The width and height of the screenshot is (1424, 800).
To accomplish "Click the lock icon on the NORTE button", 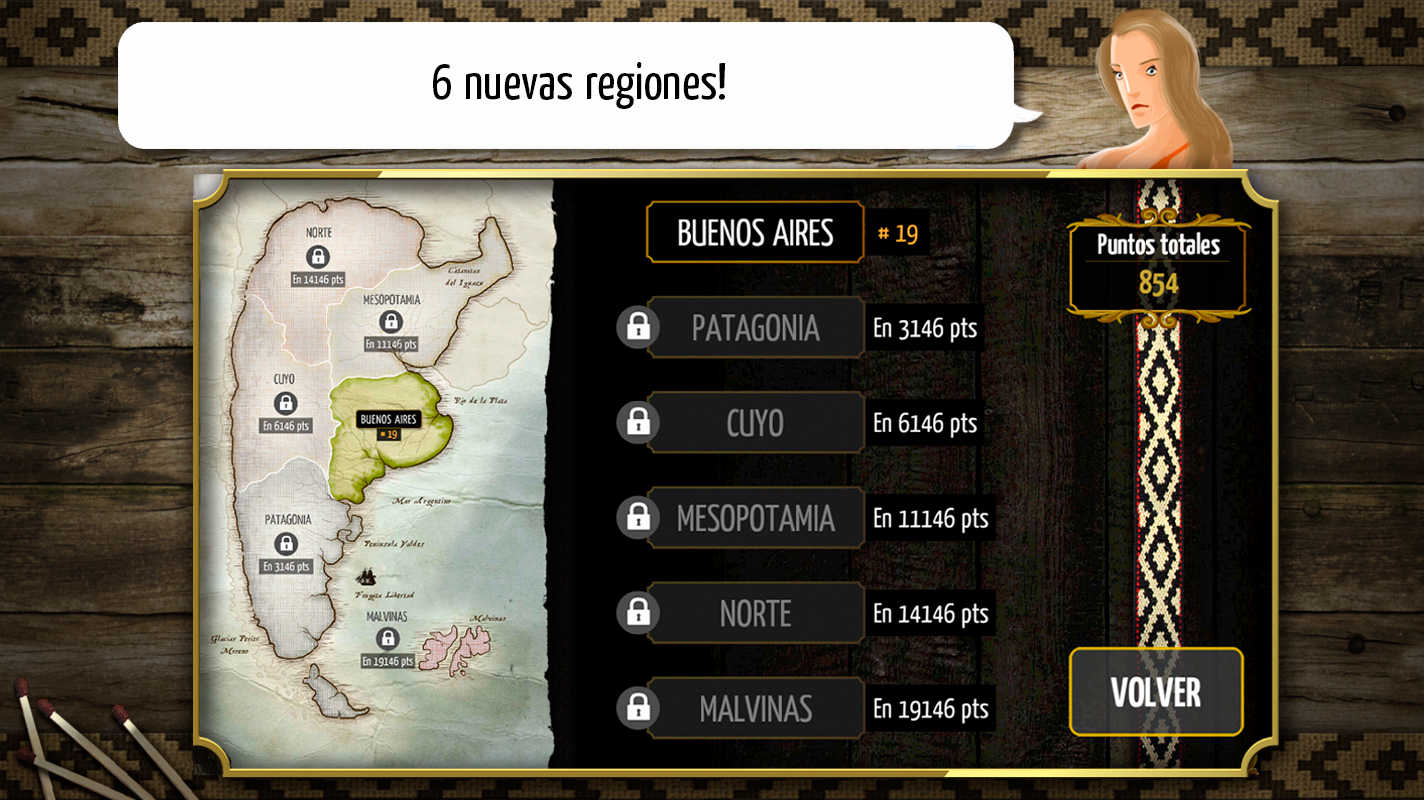I will [640, 612].
